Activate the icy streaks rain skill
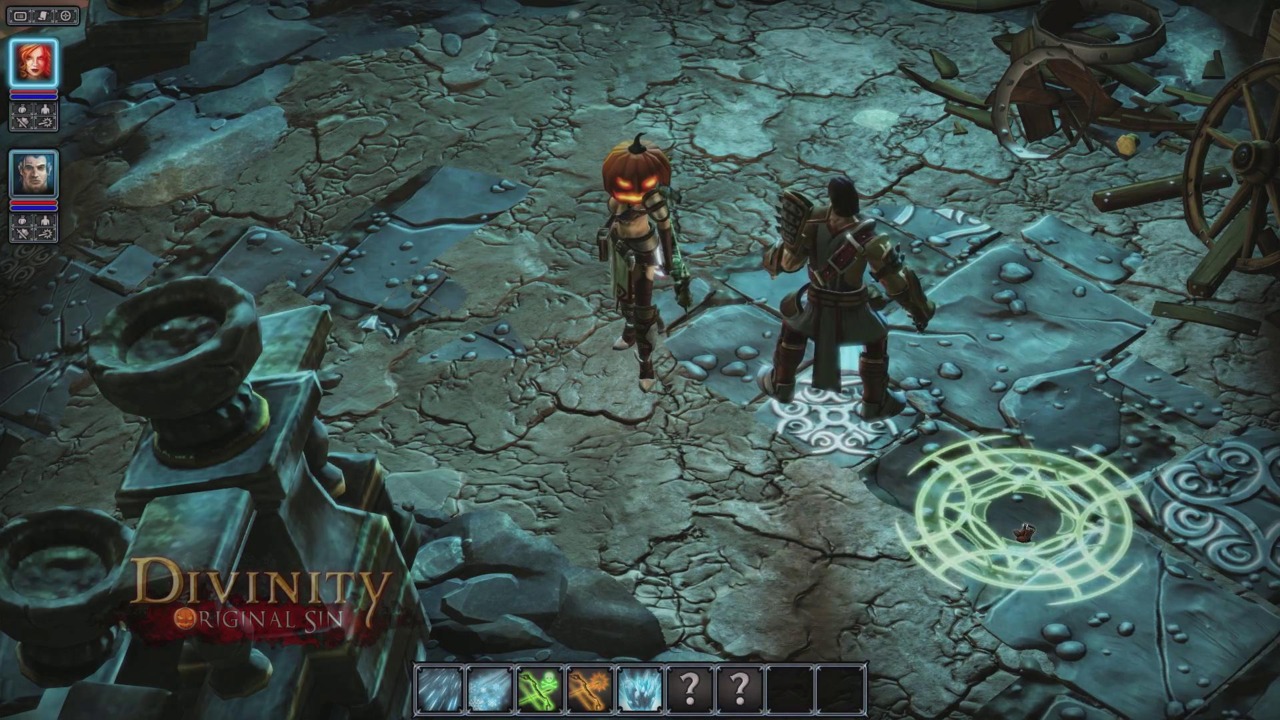Screen dimensions: 1280x720 tap(439, 689)
